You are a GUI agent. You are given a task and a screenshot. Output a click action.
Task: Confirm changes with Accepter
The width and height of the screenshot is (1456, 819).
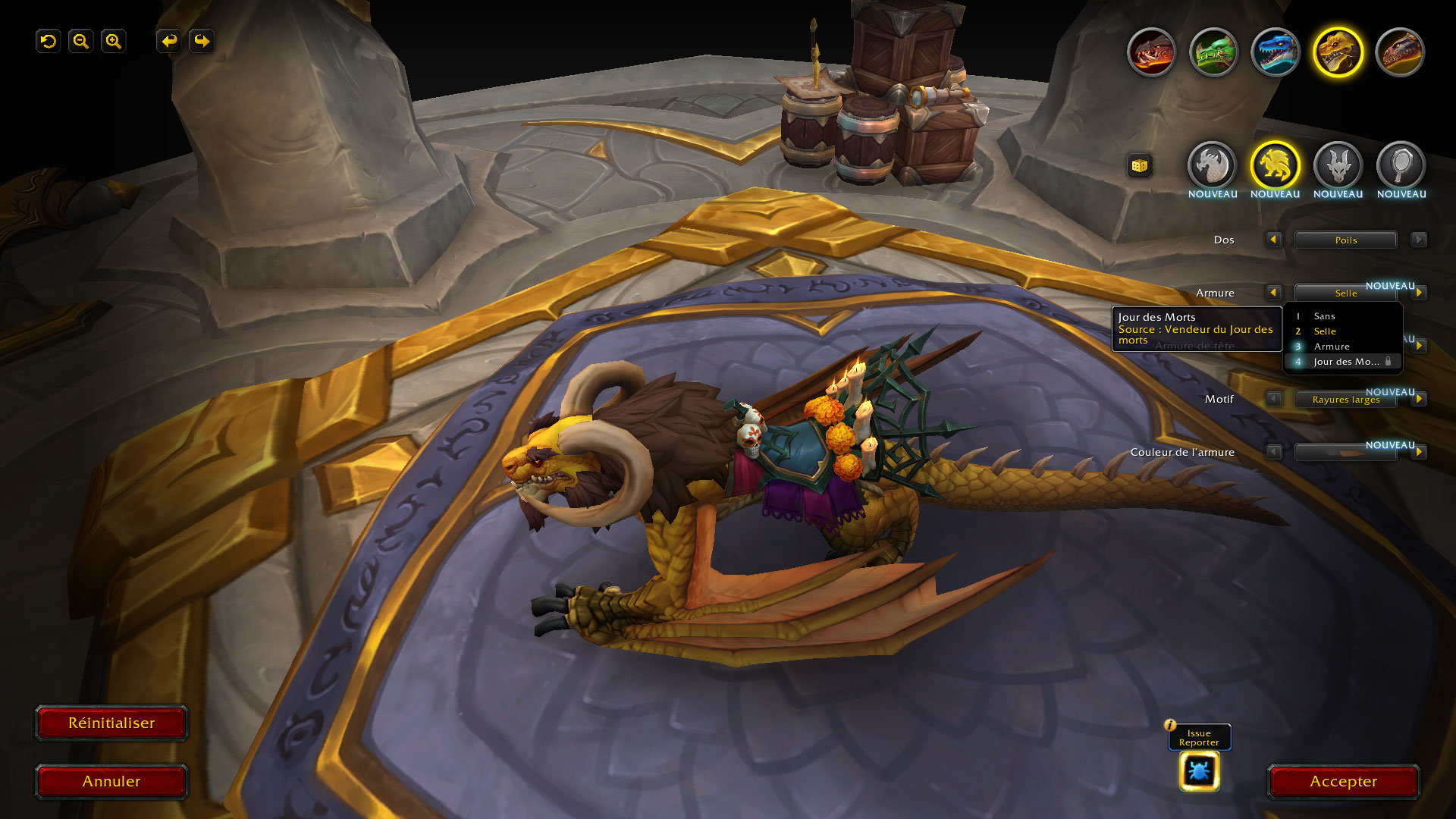click(x=1343, y=781)
